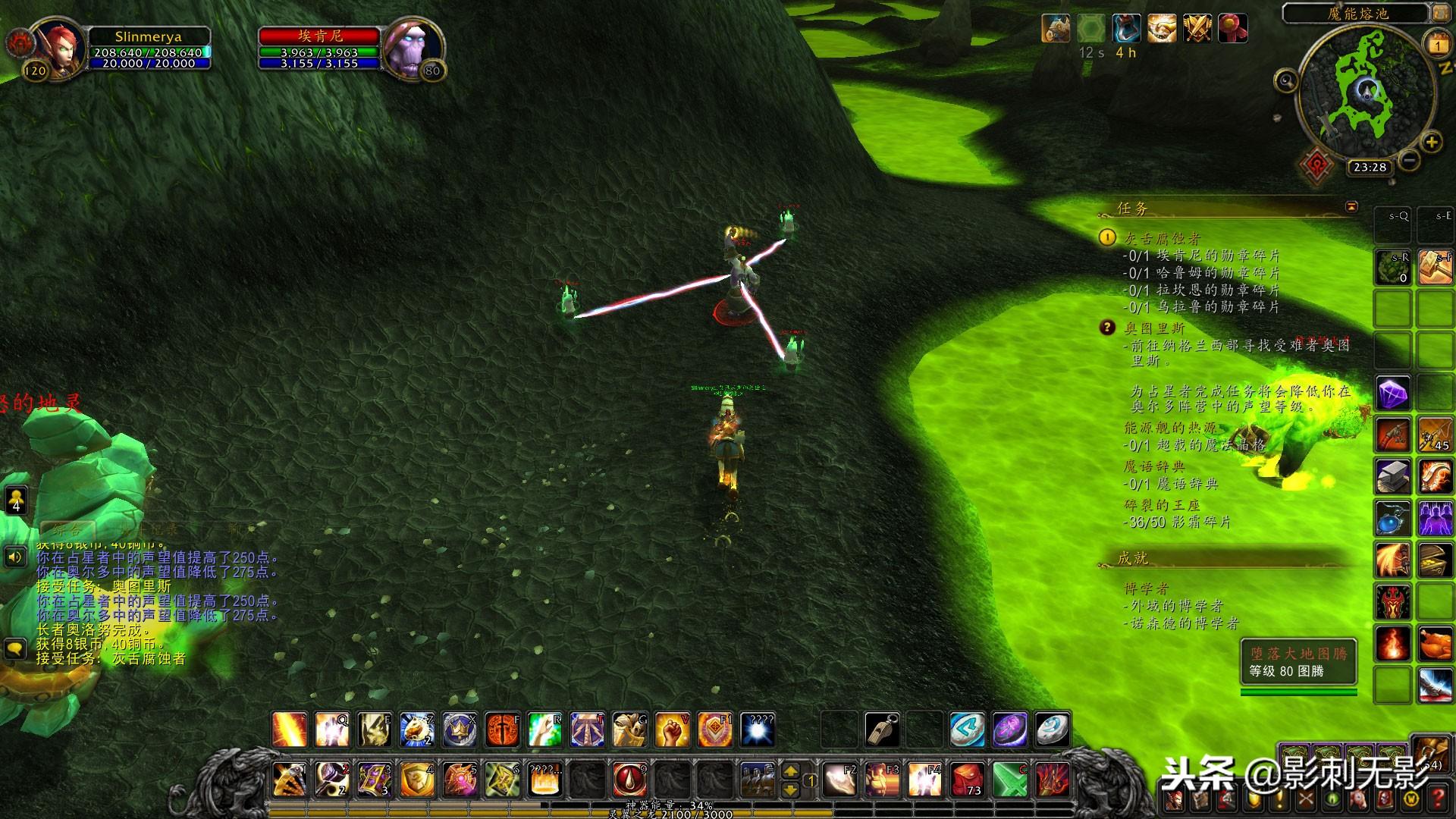Screen dimensions: 1456x819
Task: Zoom in the minimap with plus button
Action: pos(1431,142)
